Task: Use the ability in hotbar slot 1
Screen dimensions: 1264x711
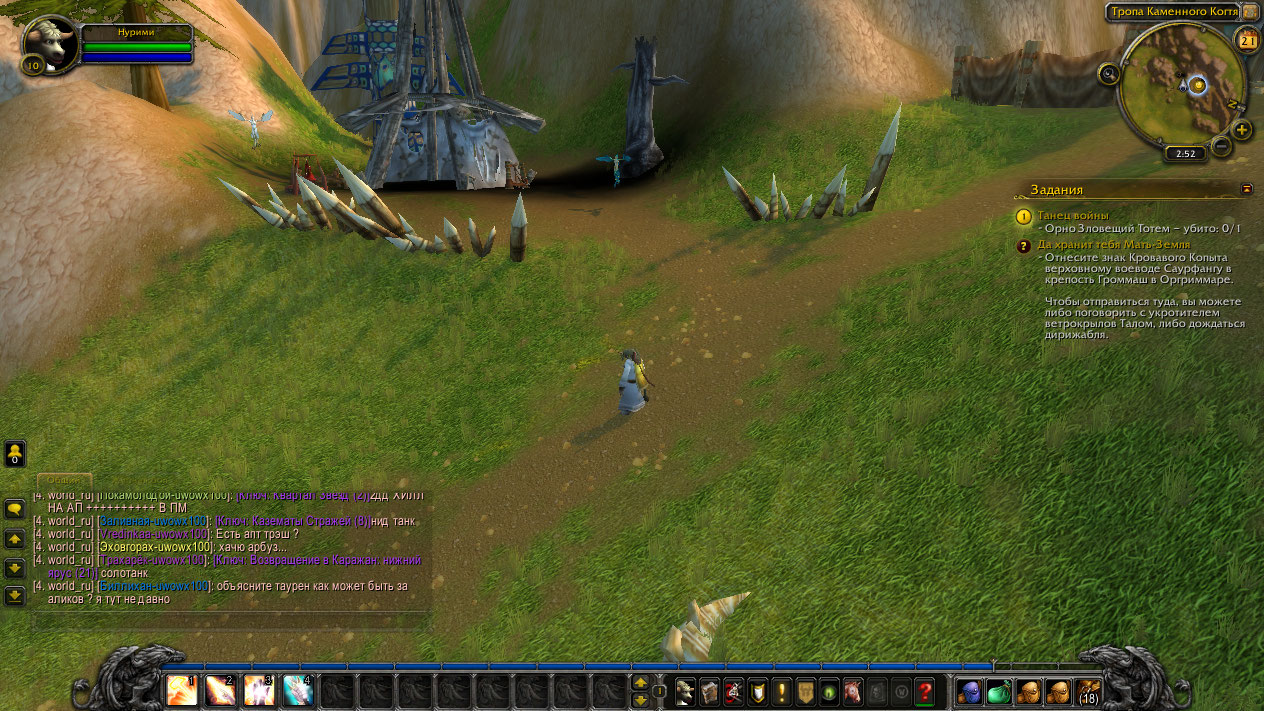Action: 182,690
